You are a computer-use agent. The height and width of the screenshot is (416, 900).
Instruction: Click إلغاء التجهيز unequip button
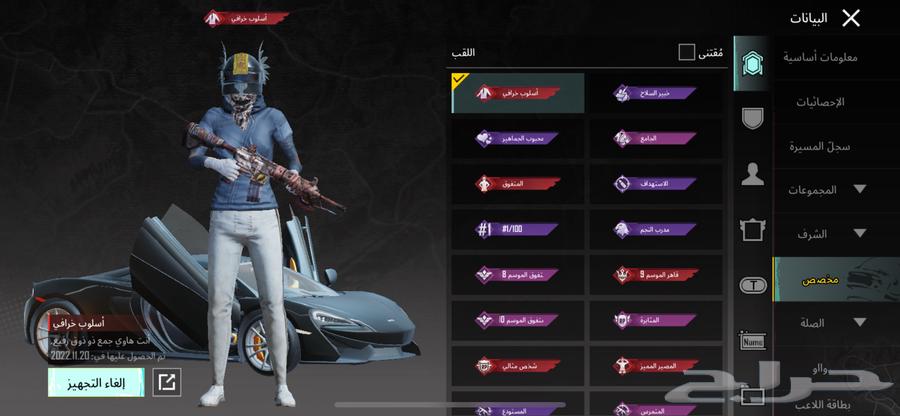pyautogui.click(x=96, y=381)
